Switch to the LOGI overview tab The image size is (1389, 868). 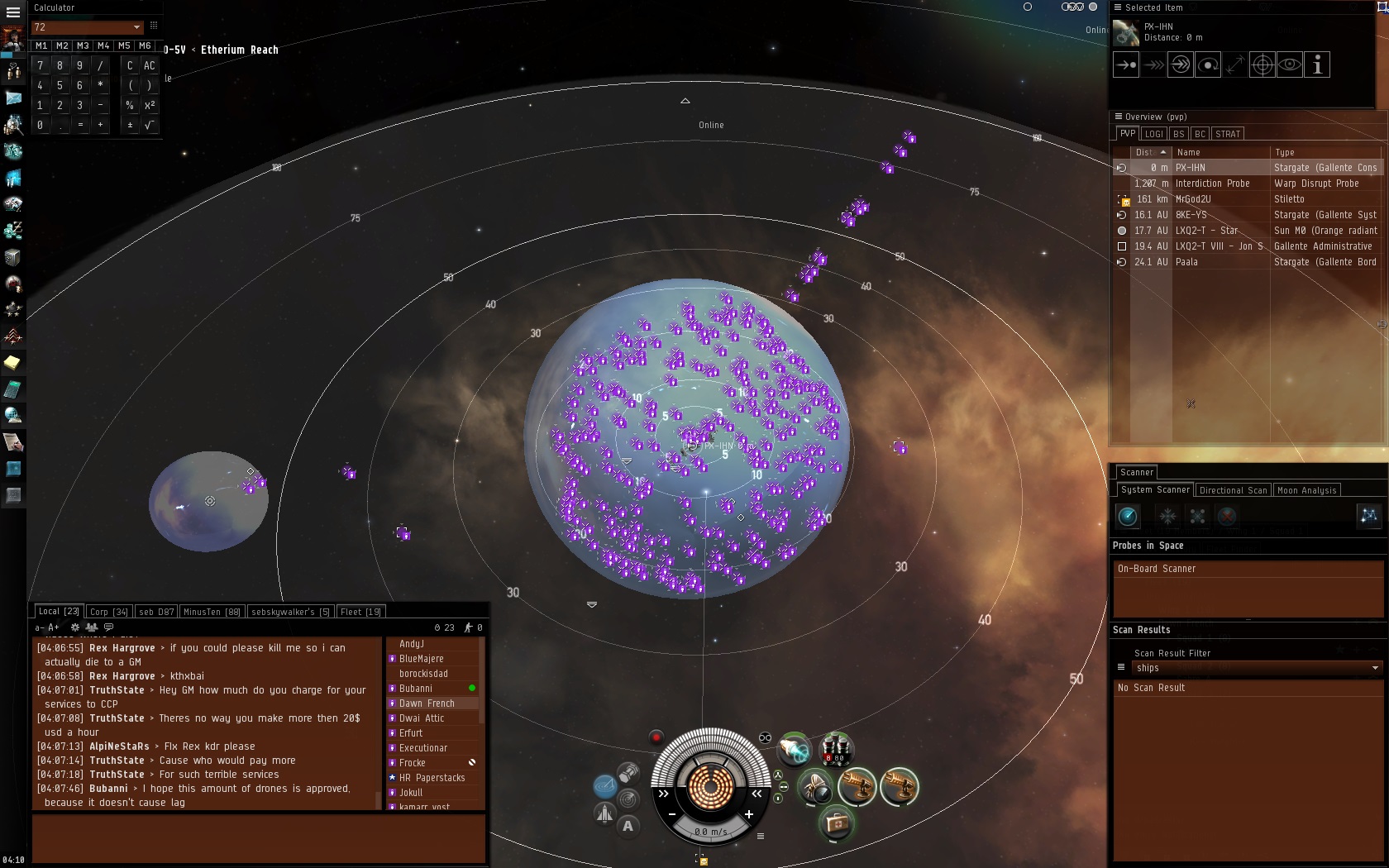1153,134
